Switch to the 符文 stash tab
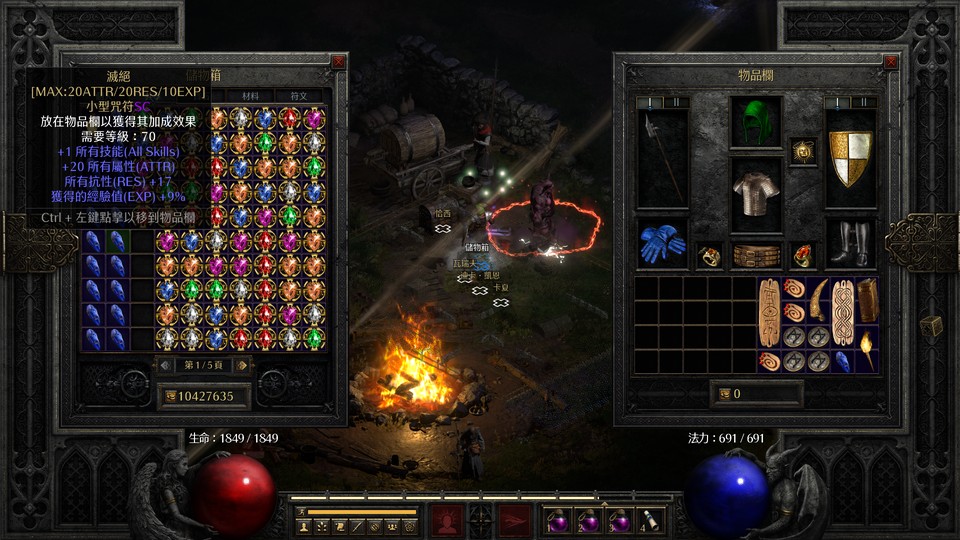The height and width of the screenshot is (540, 960). tap(299, 96)
